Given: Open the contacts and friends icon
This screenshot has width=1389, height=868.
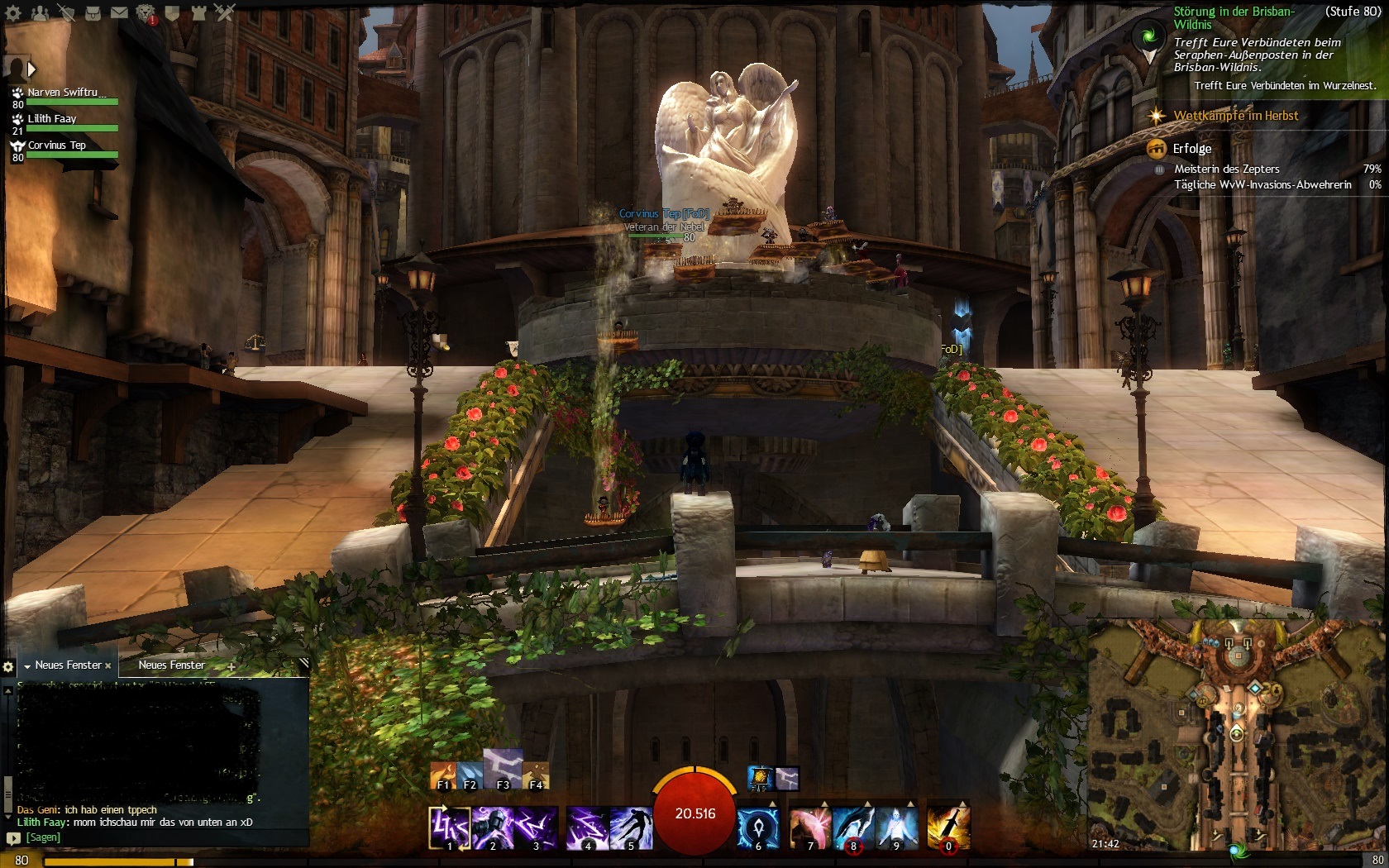Looking at the screenshot, I should pyautogui.click(x=41, y=12).
